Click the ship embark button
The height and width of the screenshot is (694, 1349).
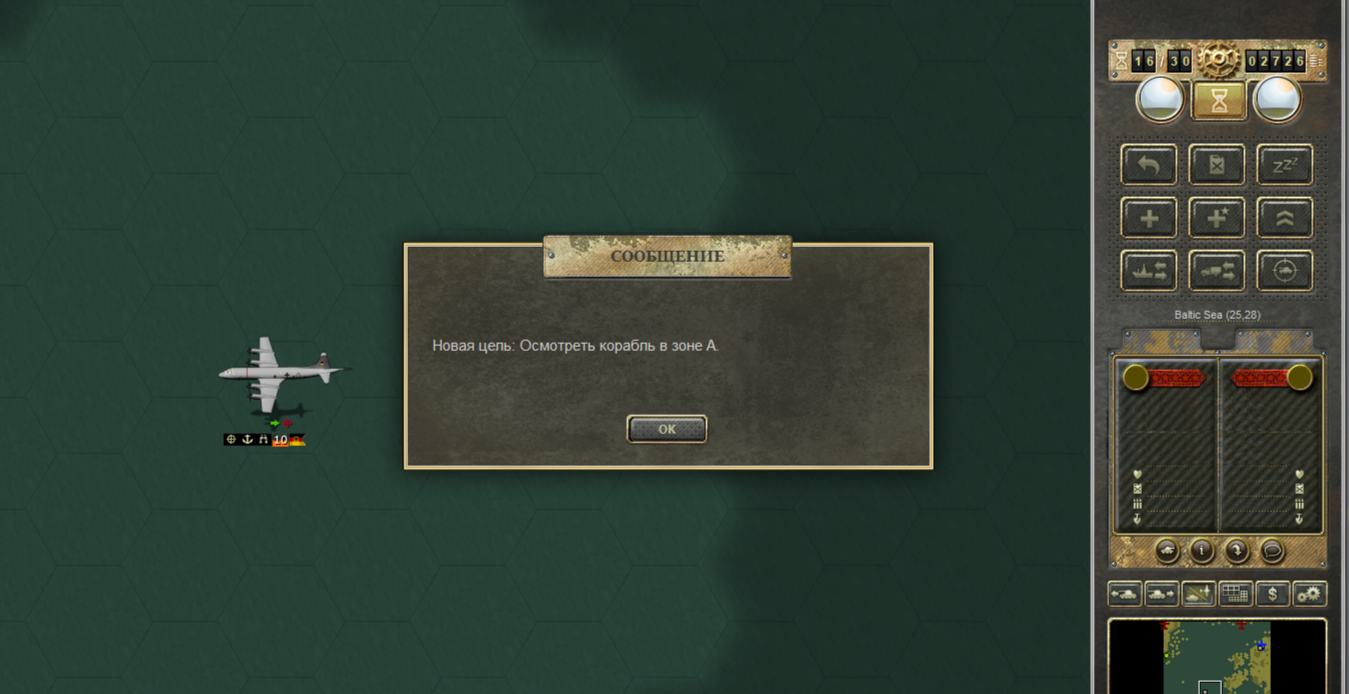1149,271
